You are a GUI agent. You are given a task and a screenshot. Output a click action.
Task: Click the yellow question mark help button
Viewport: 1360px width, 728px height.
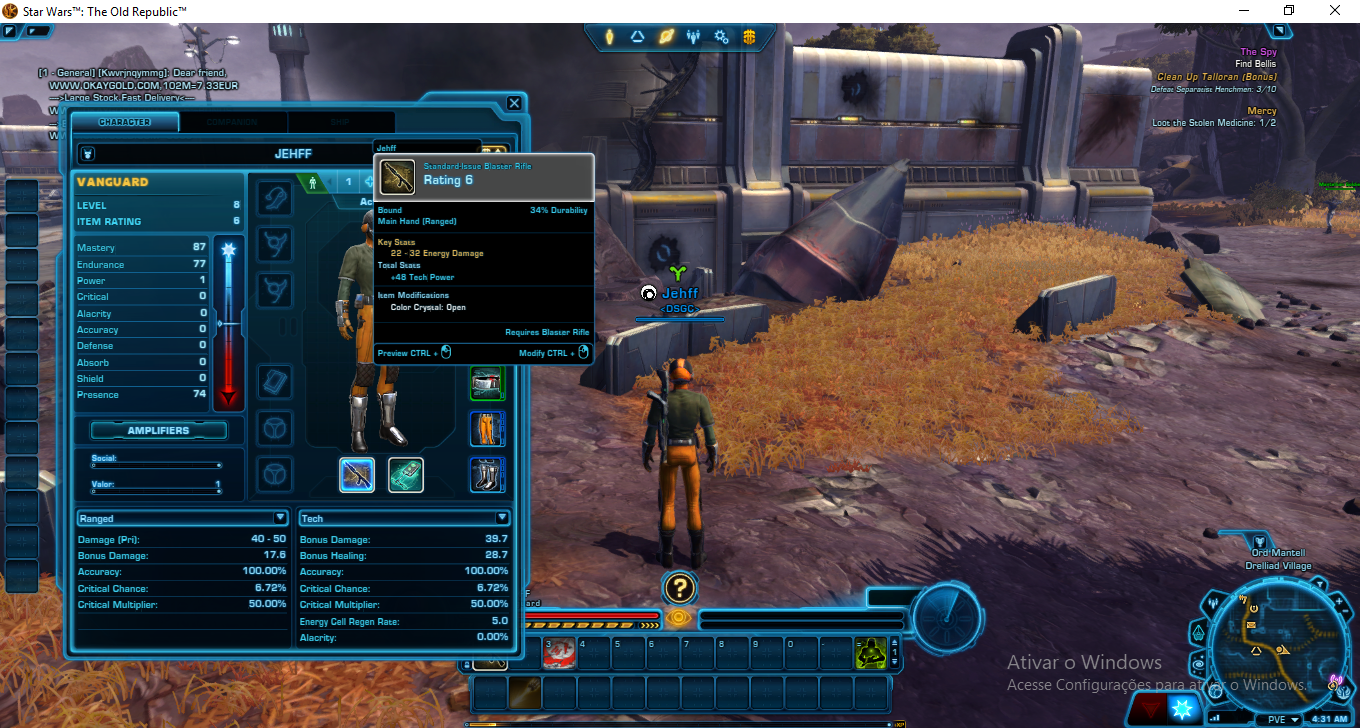(679, 588)
